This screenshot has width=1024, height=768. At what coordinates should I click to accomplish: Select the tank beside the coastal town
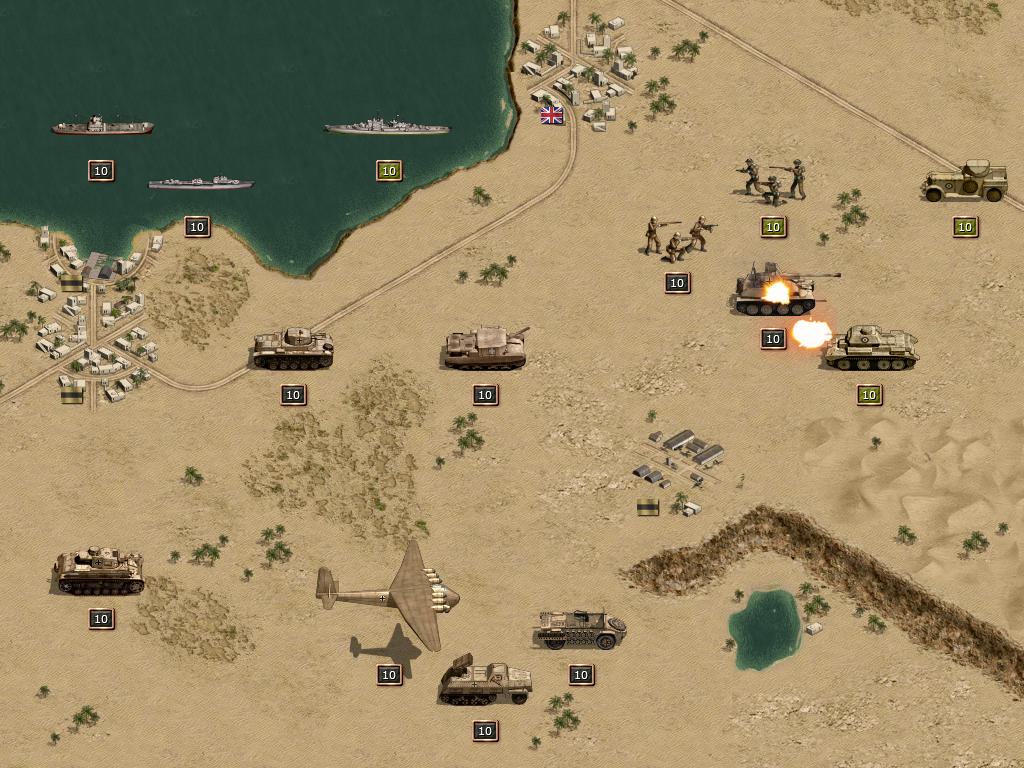292,348
